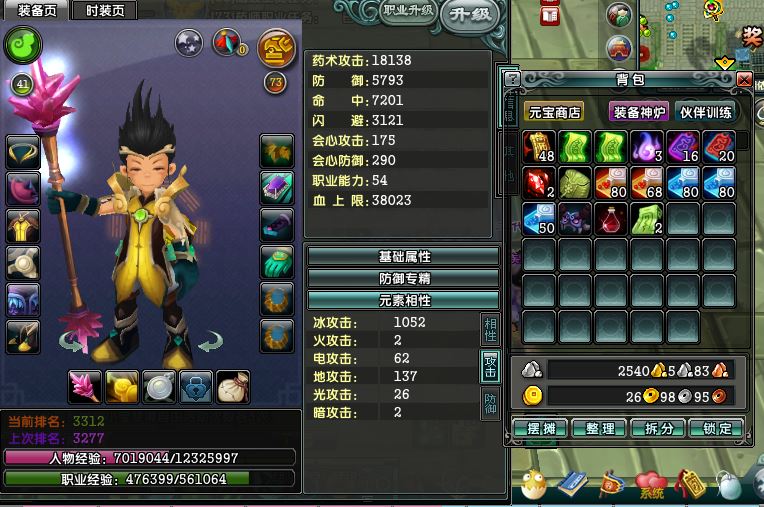764x507 pixels.
Task: Expand the 防御专精 defense mastery section
Action: click(x=403, y=278)
